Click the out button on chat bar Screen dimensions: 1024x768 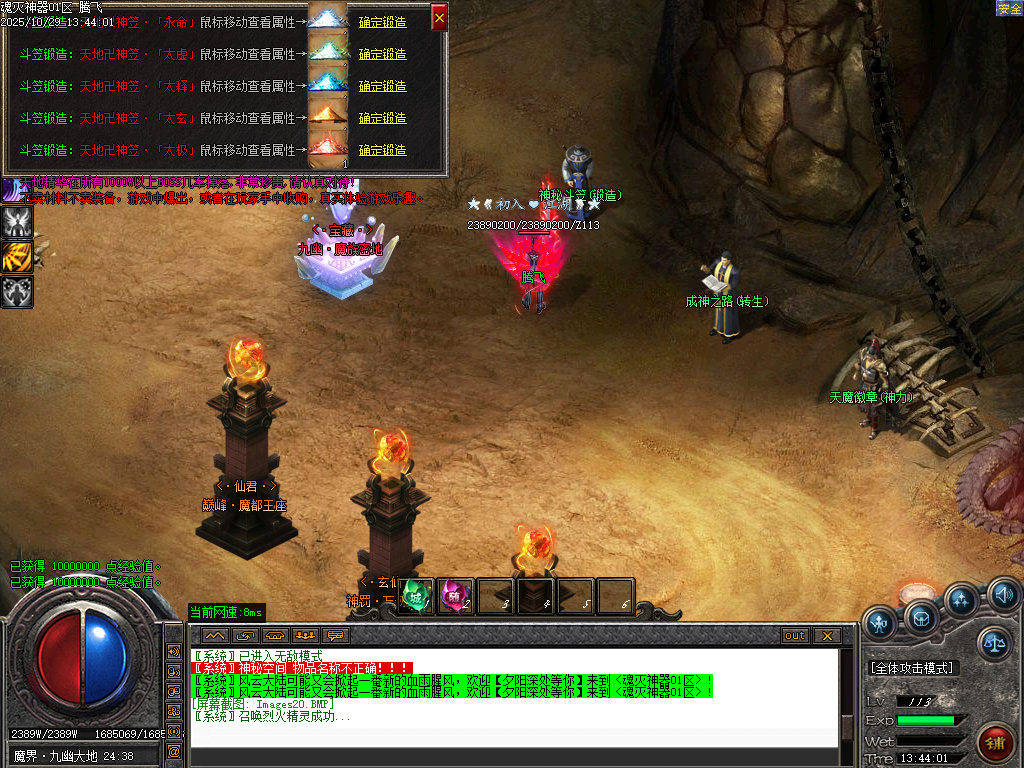pos(794,635)
